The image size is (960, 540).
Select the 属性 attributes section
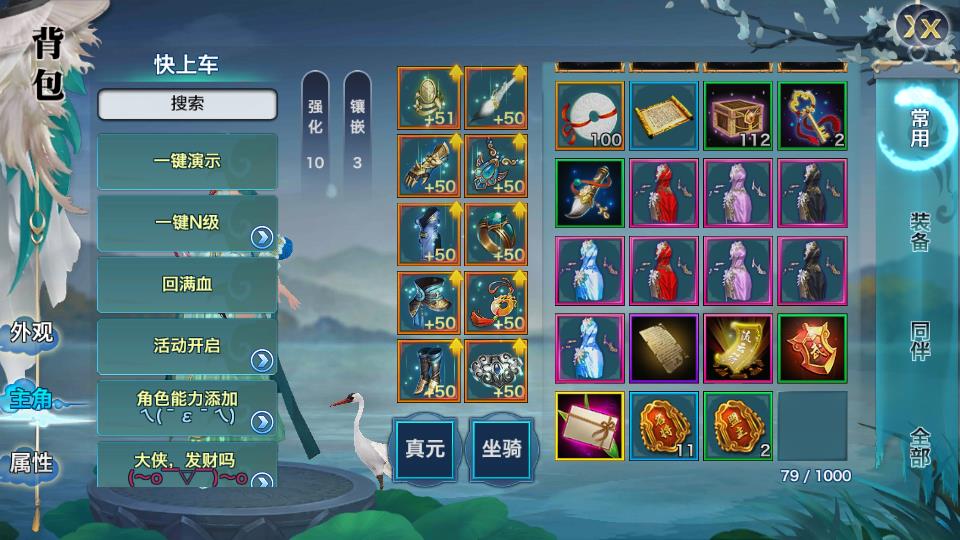pos(31,463)
